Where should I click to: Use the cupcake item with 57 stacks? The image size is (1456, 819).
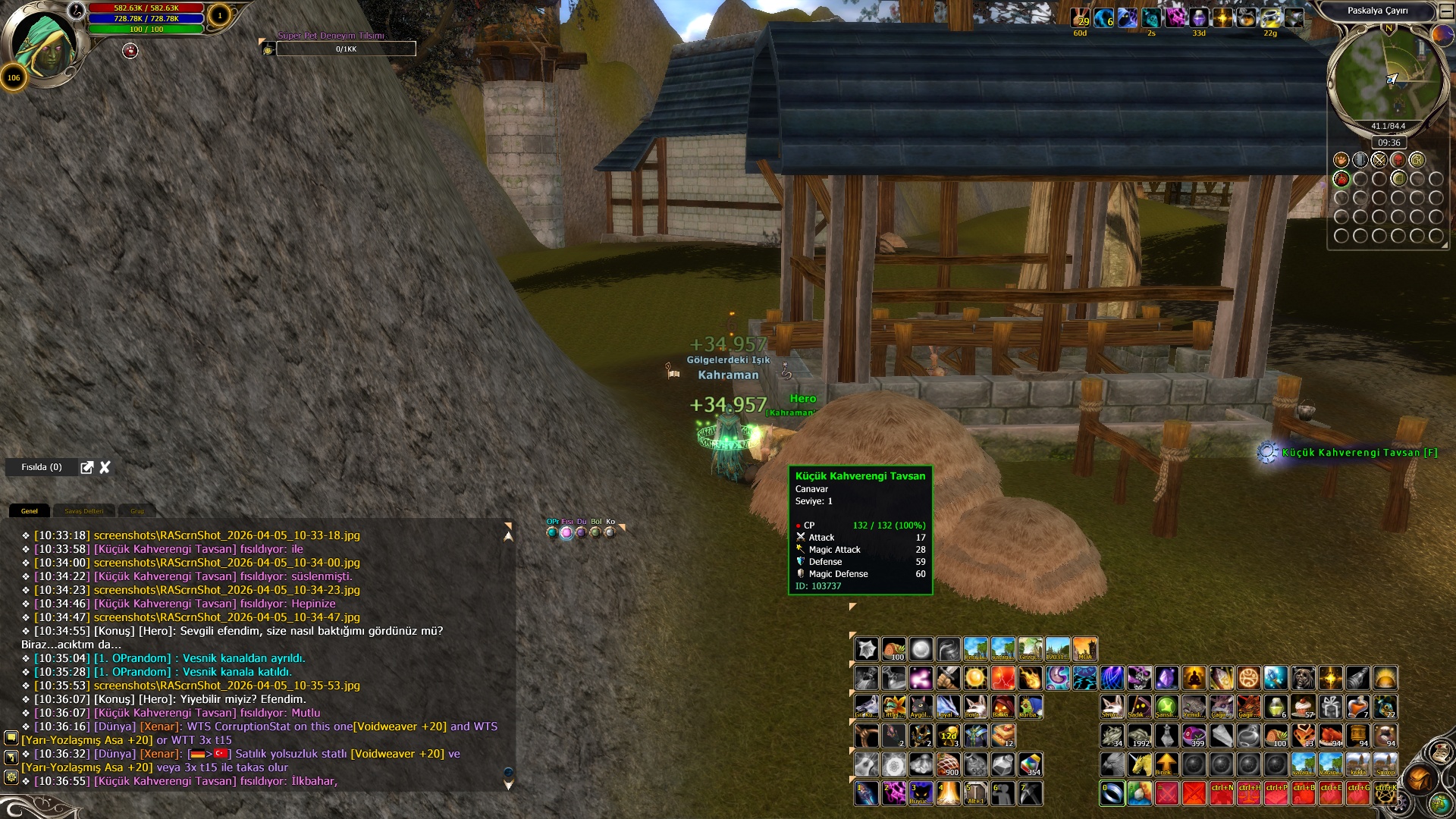[1304, 707]
